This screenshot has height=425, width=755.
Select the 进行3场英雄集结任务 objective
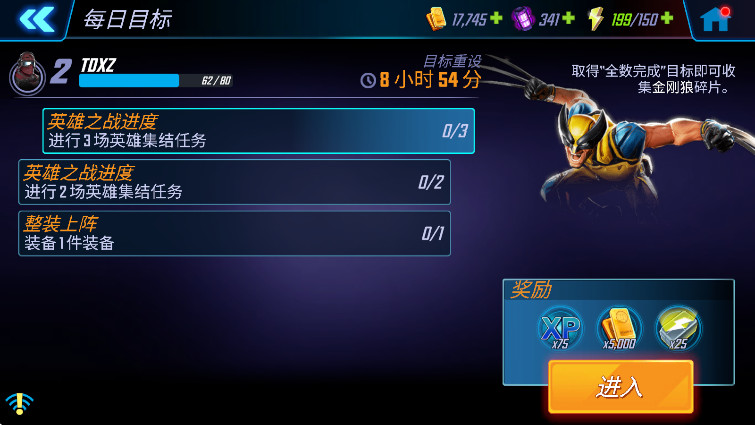click(258, 131)
